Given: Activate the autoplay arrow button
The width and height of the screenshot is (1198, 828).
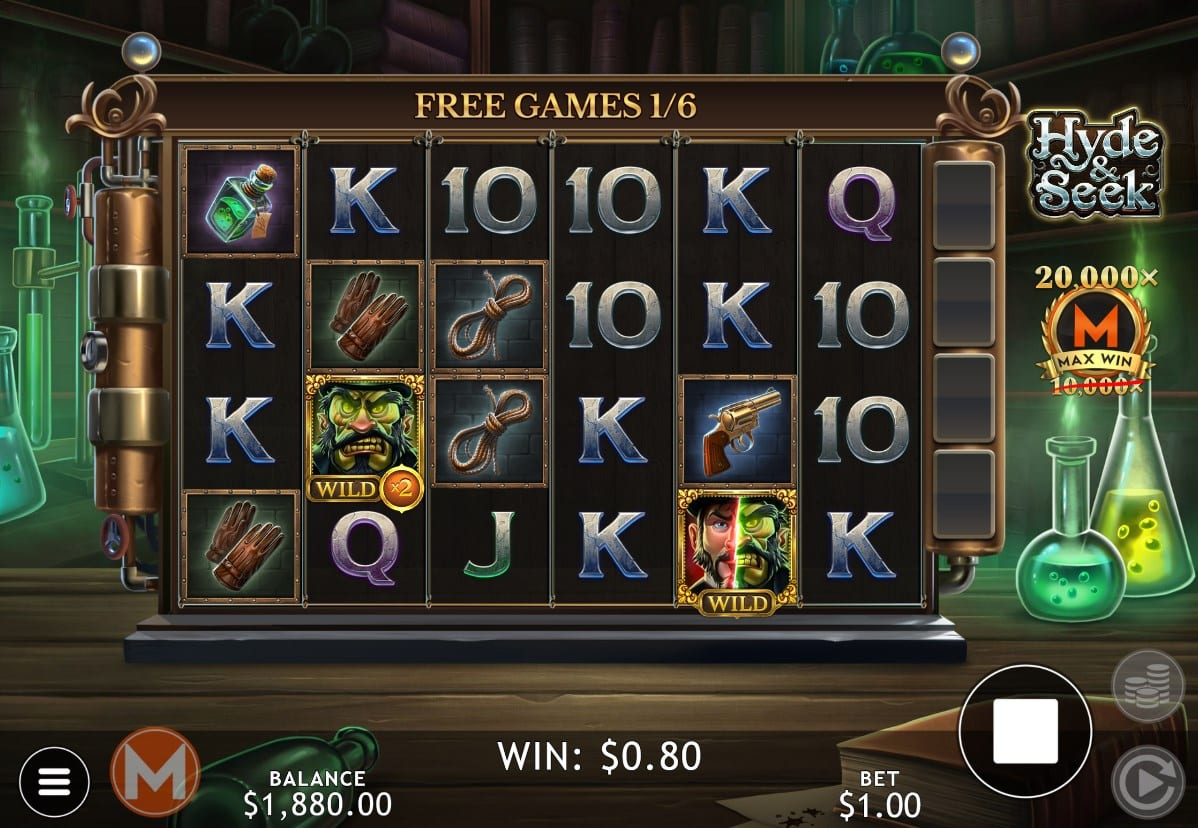Looking at the screenshot, I should pyautogui.click(x=1147, y=781).
